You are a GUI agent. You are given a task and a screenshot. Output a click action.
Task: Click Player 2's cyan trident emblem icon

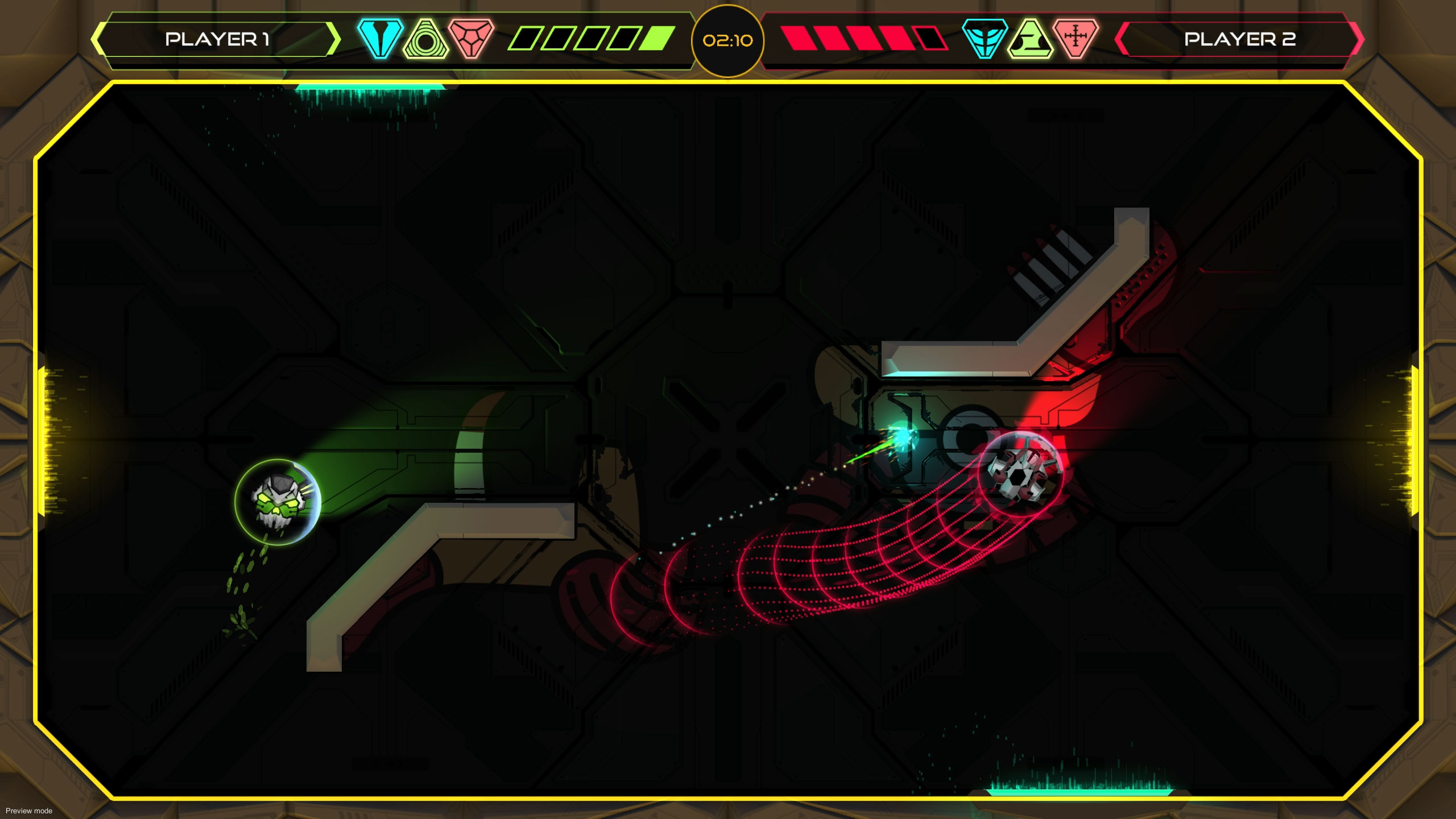tap(987, 40)
